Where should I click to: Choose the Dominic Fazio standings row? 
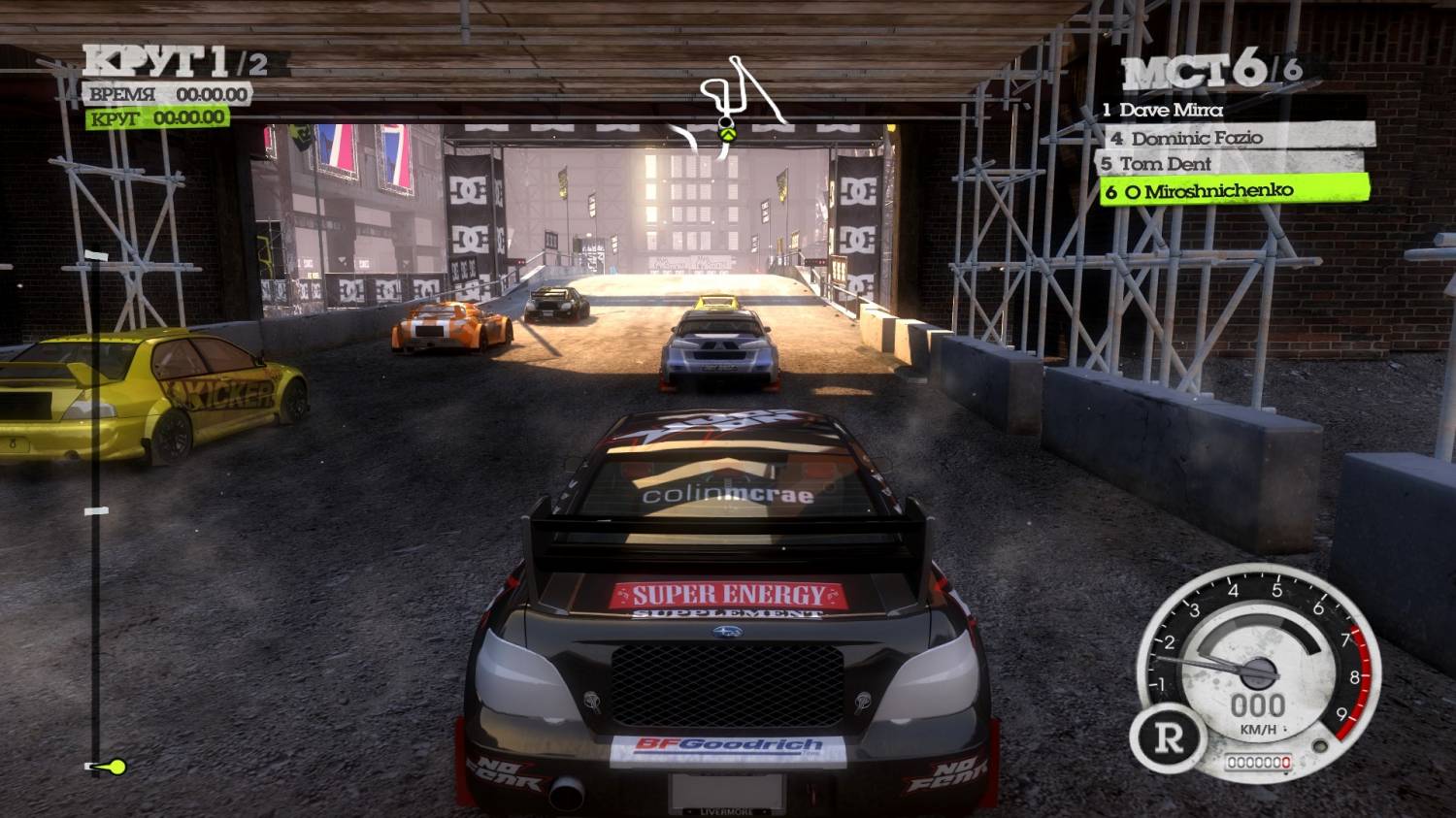point(1238,138)
